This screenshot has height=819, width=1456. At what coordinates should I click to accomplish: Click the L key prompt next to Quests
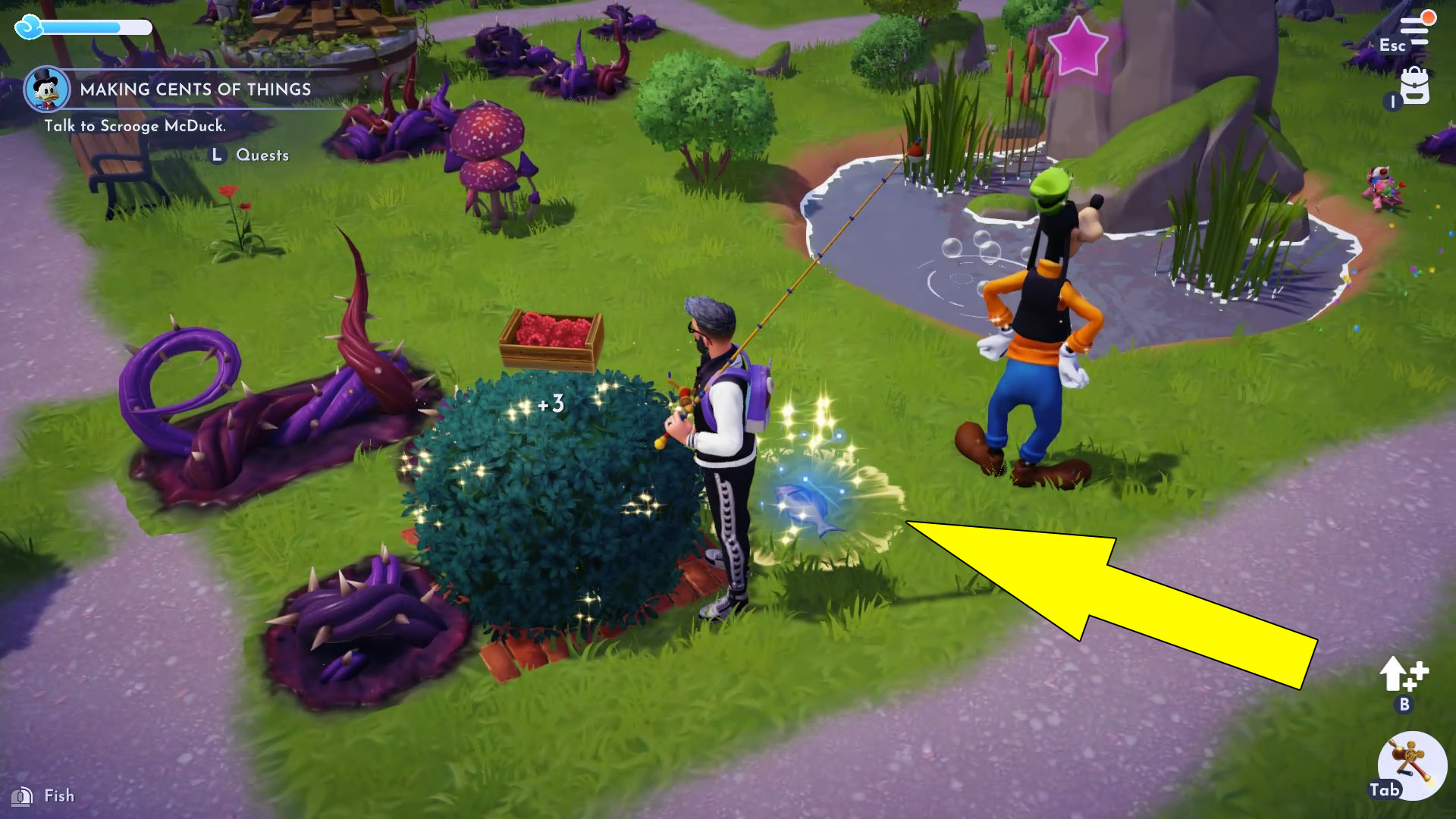217,155
